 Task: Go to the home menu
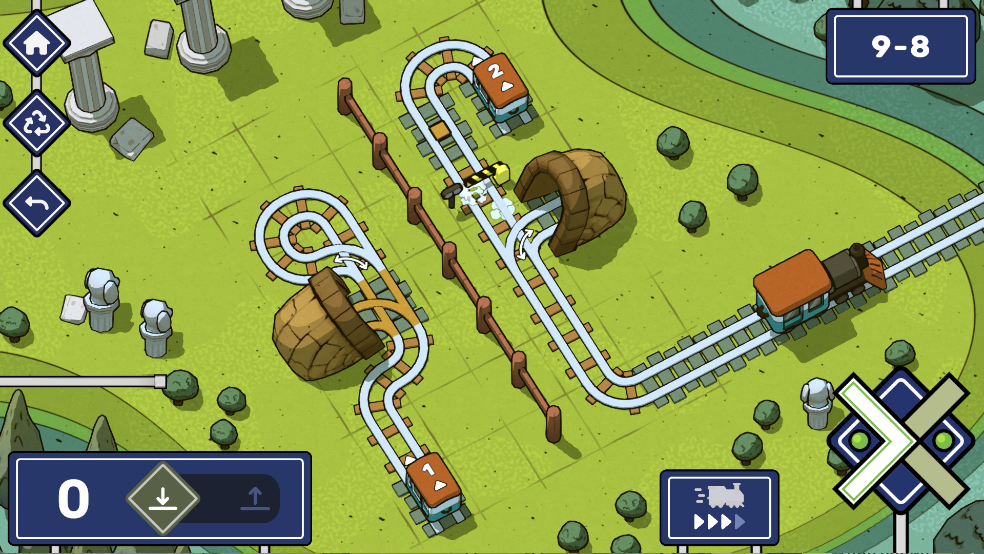click(x=37, y=43)
